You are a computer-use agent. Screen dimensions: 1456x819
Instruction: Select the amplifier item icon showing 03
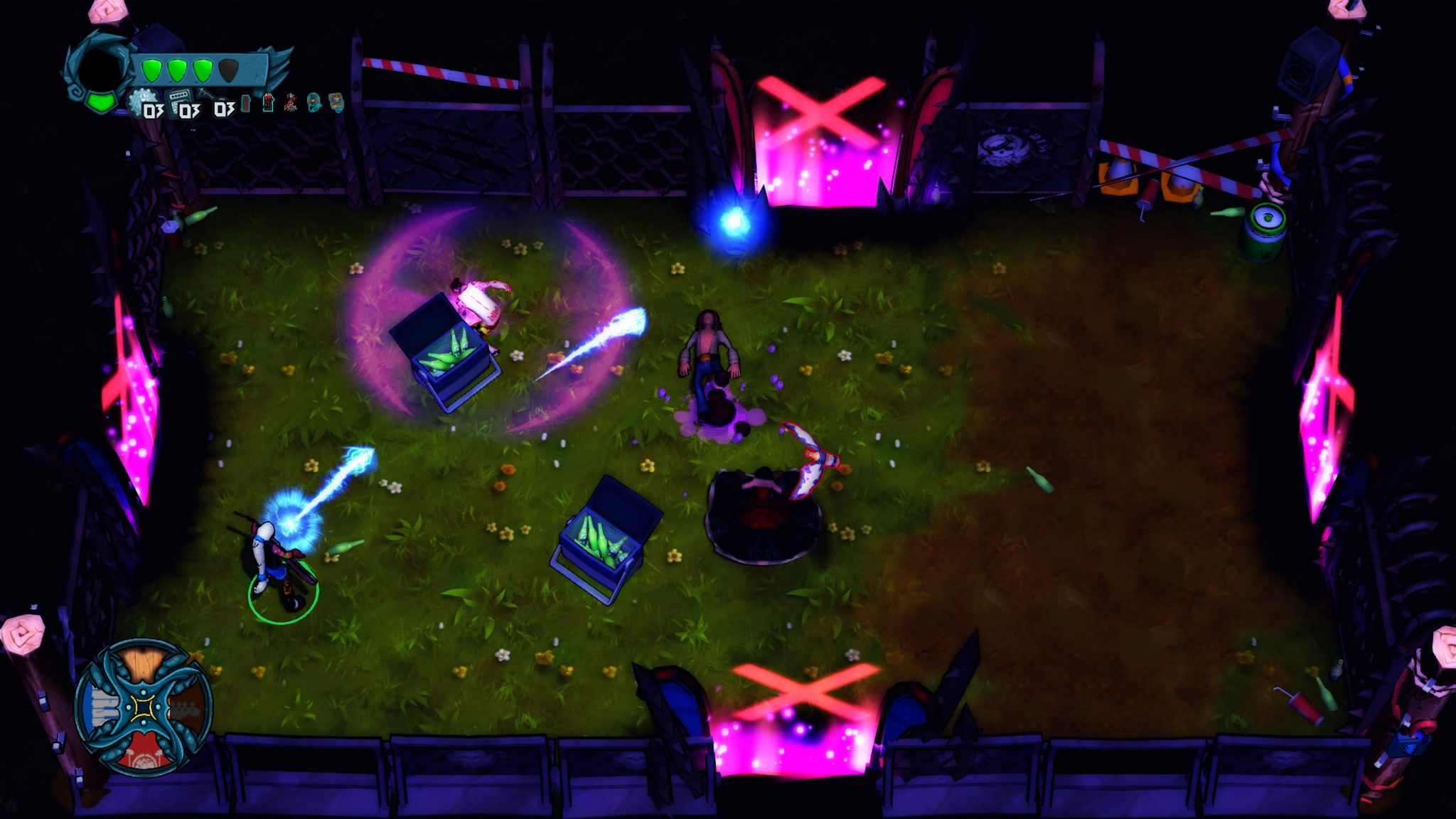[x=178, y=97]
